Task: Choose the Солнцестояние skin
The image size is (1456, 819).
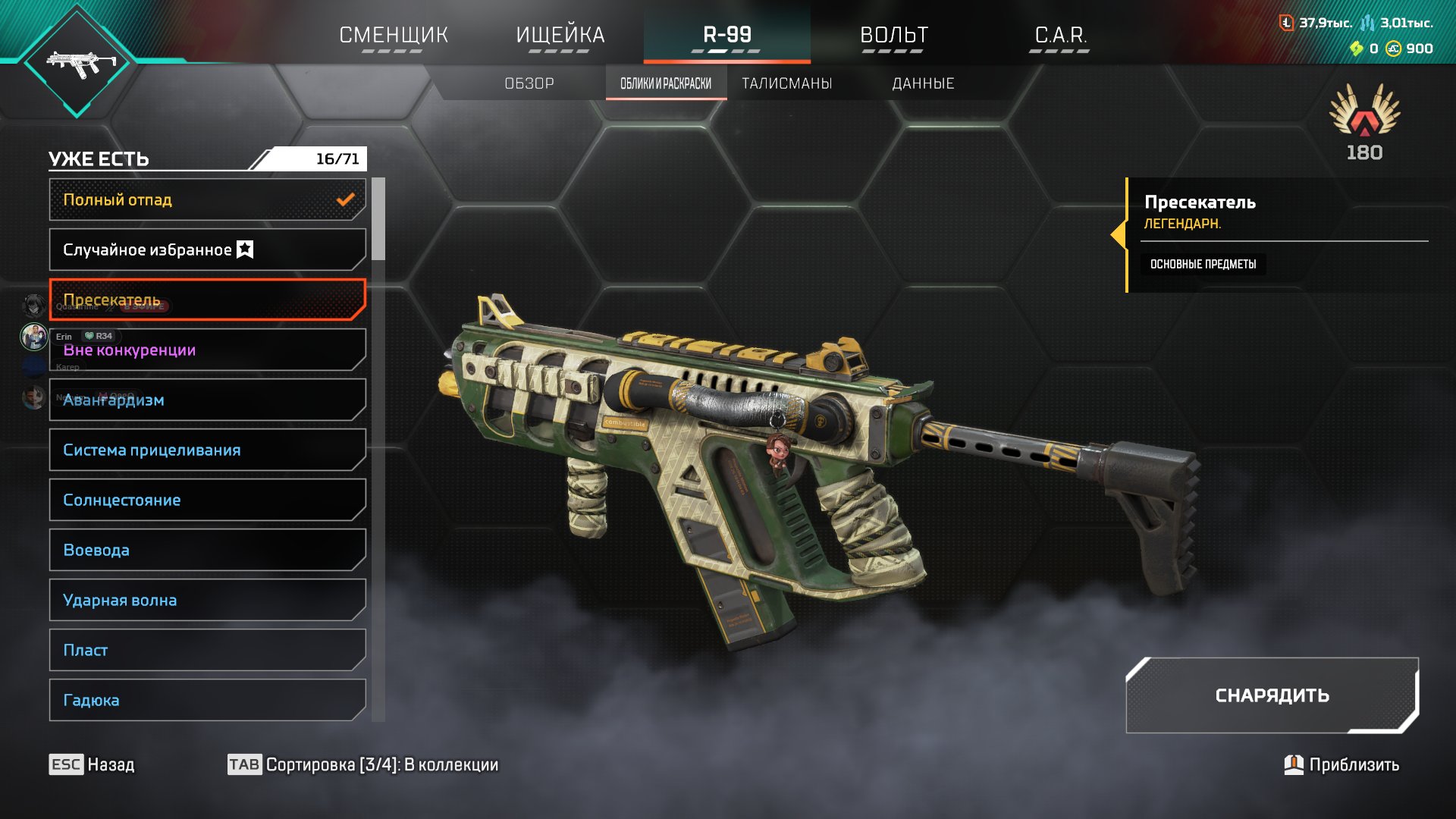Action: [x=207, y=500]
